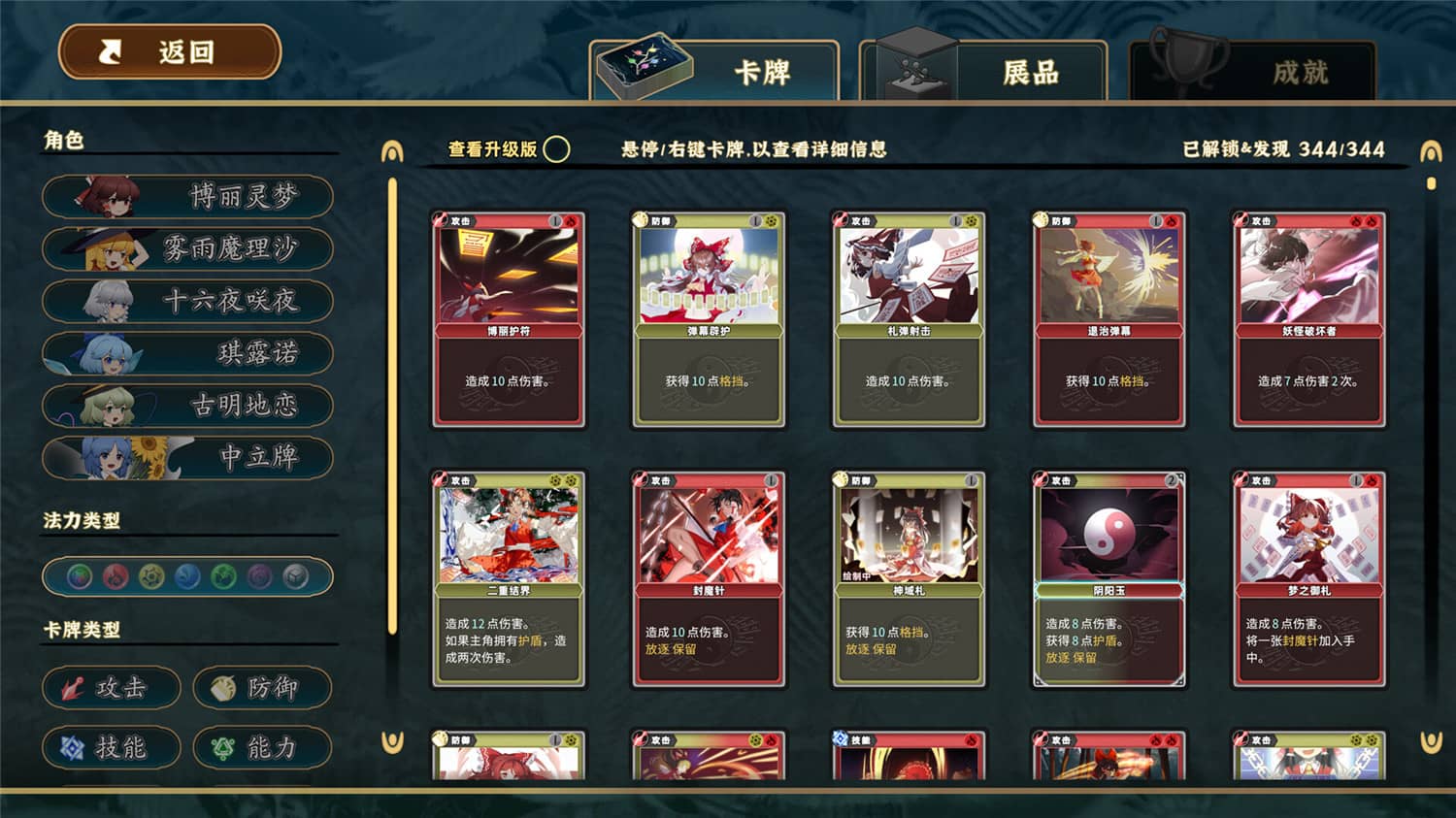
Task: Select the 技能 card type filter button
Action: (x=112, y=748)
